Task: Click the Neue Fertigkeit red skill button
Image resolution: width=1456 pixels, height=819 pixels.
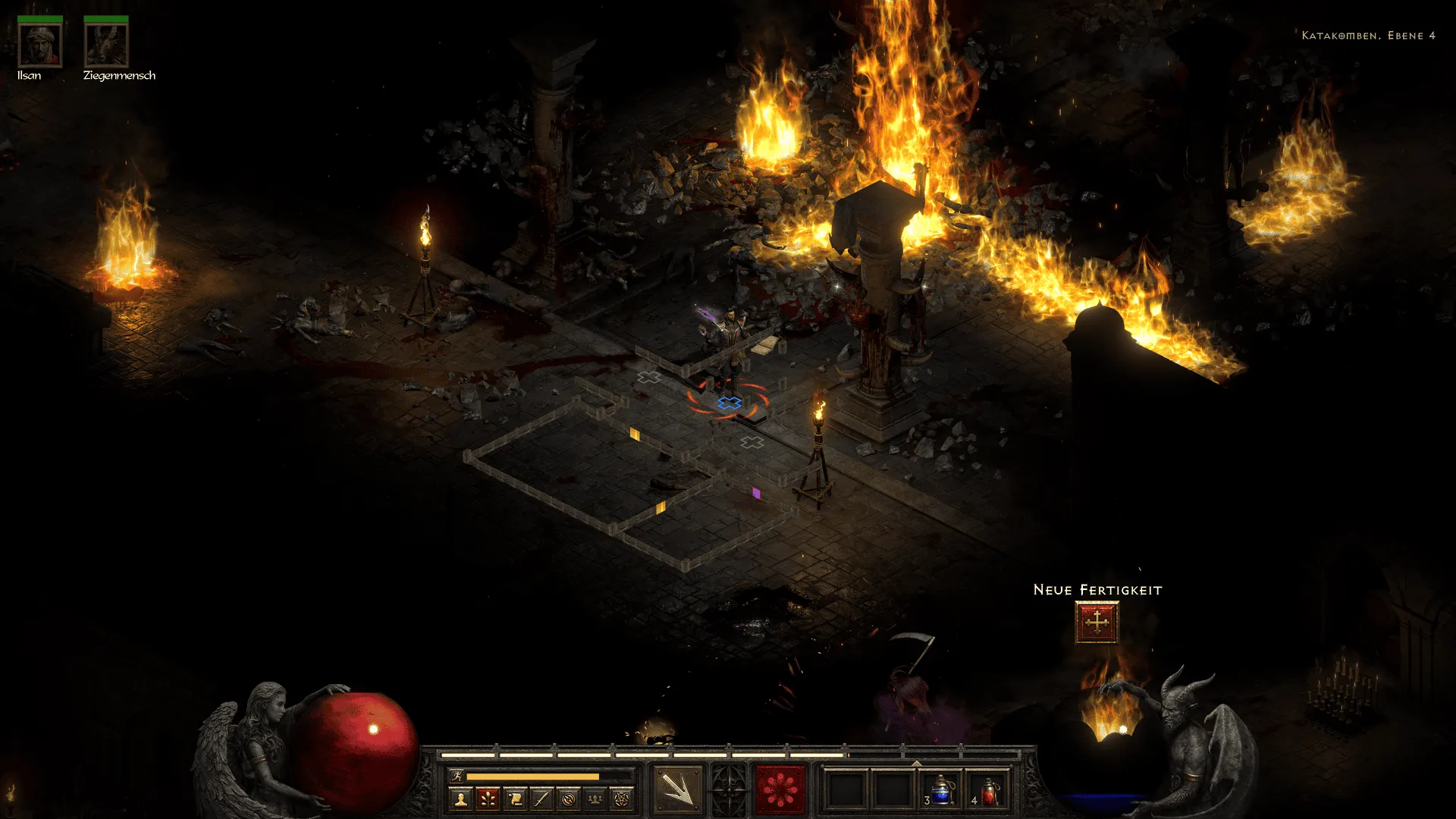Action: tap(1097, 623)
